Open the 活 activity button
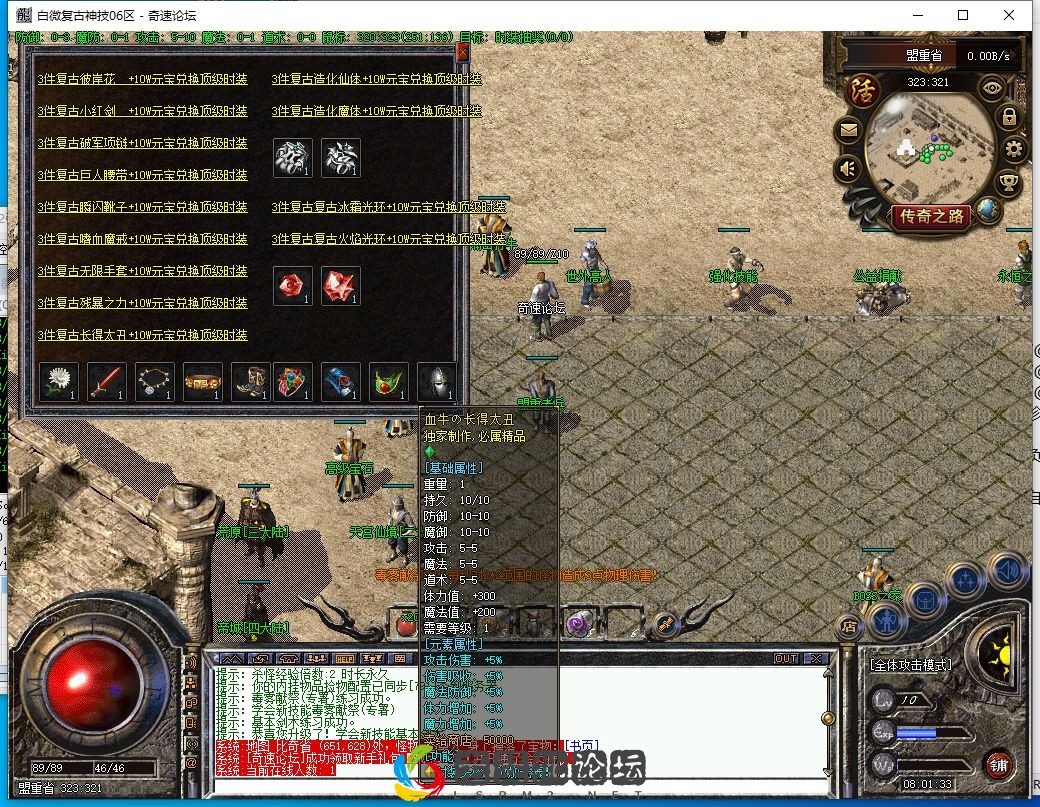 (859, 89)
